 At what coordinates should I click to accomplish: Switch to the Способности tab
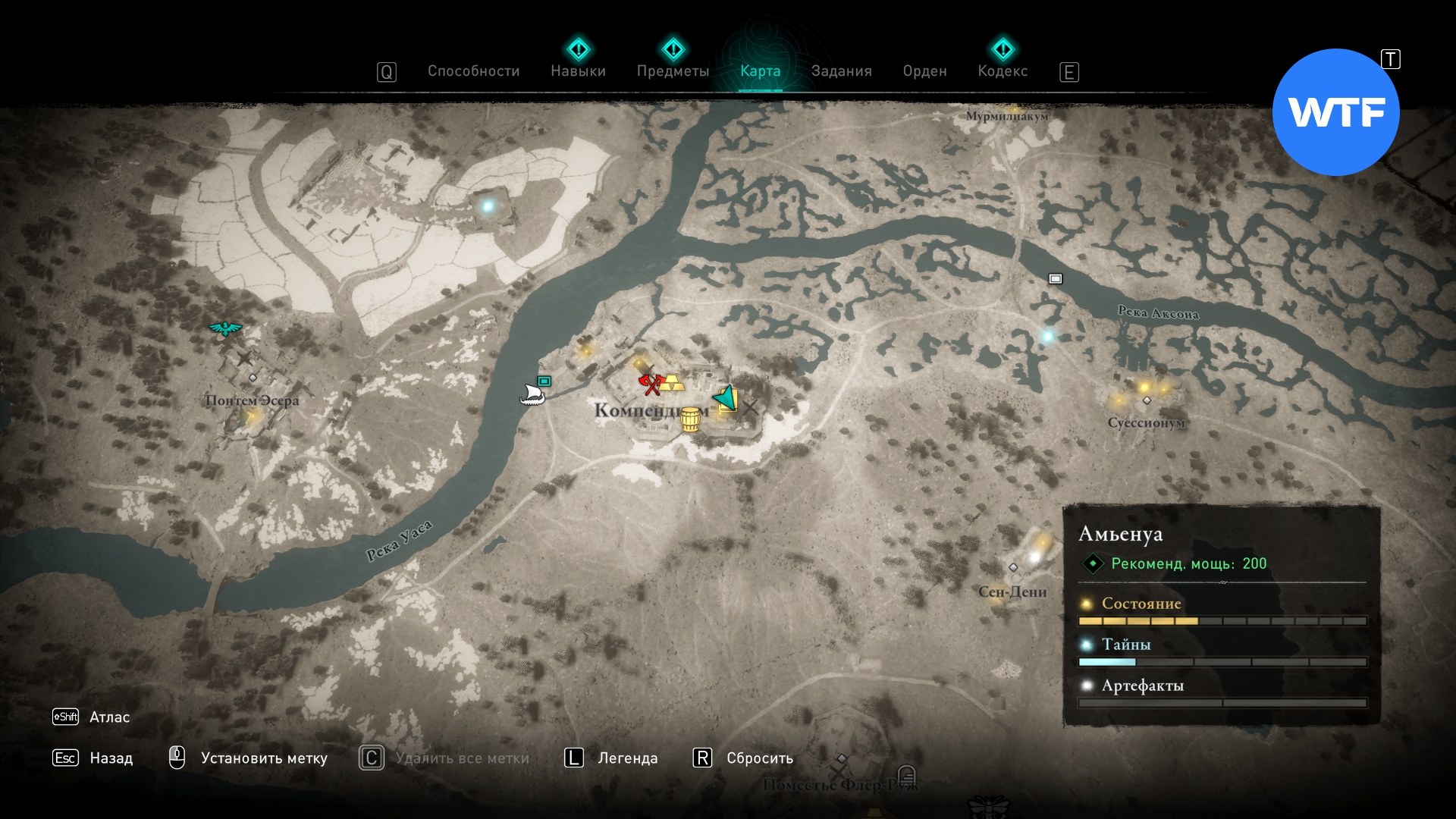(x=473, y=71)
